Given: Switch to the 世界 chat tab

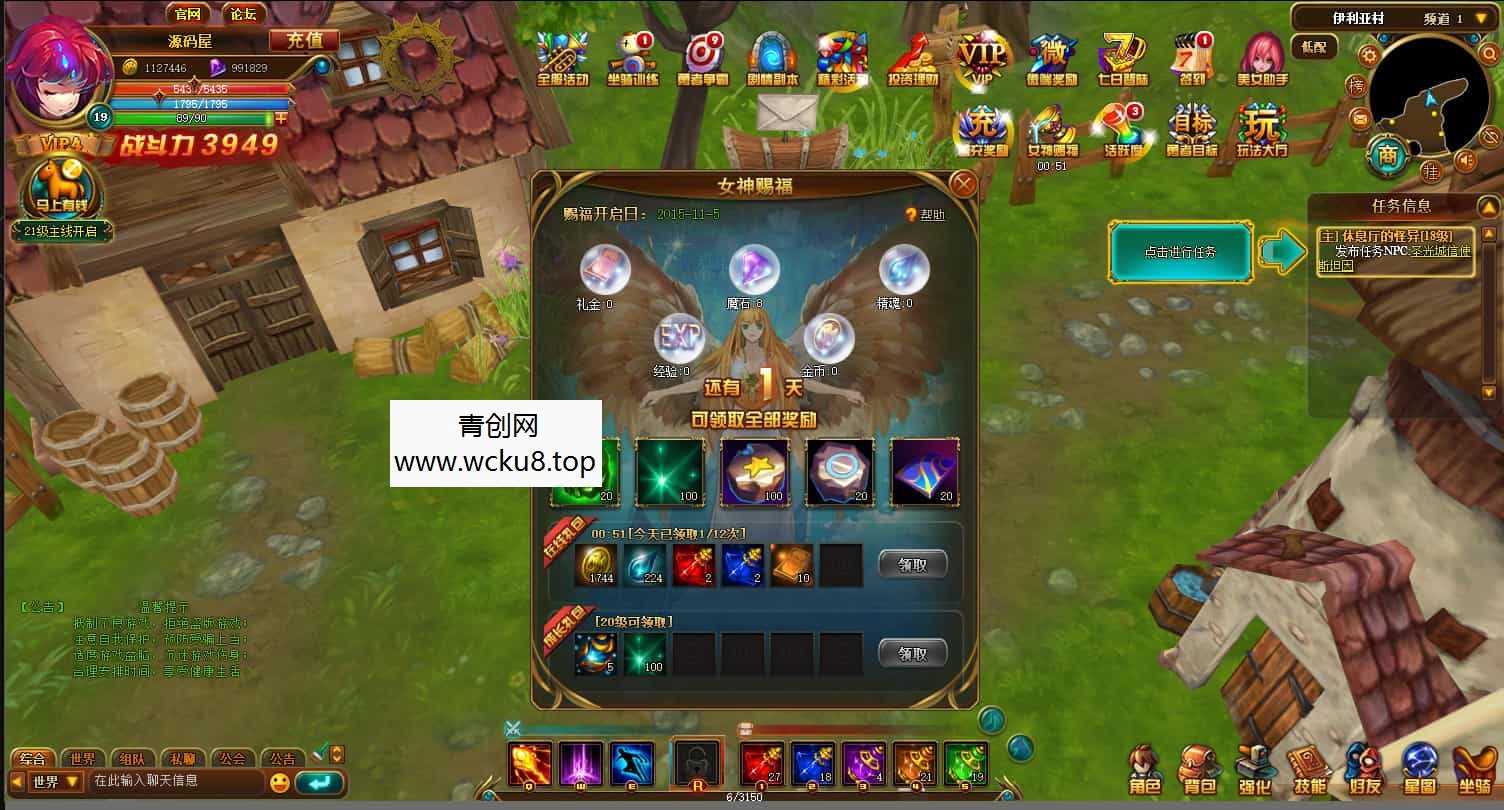Looking at the screenshot, I should pyautogui.click(x=82, y=758).
